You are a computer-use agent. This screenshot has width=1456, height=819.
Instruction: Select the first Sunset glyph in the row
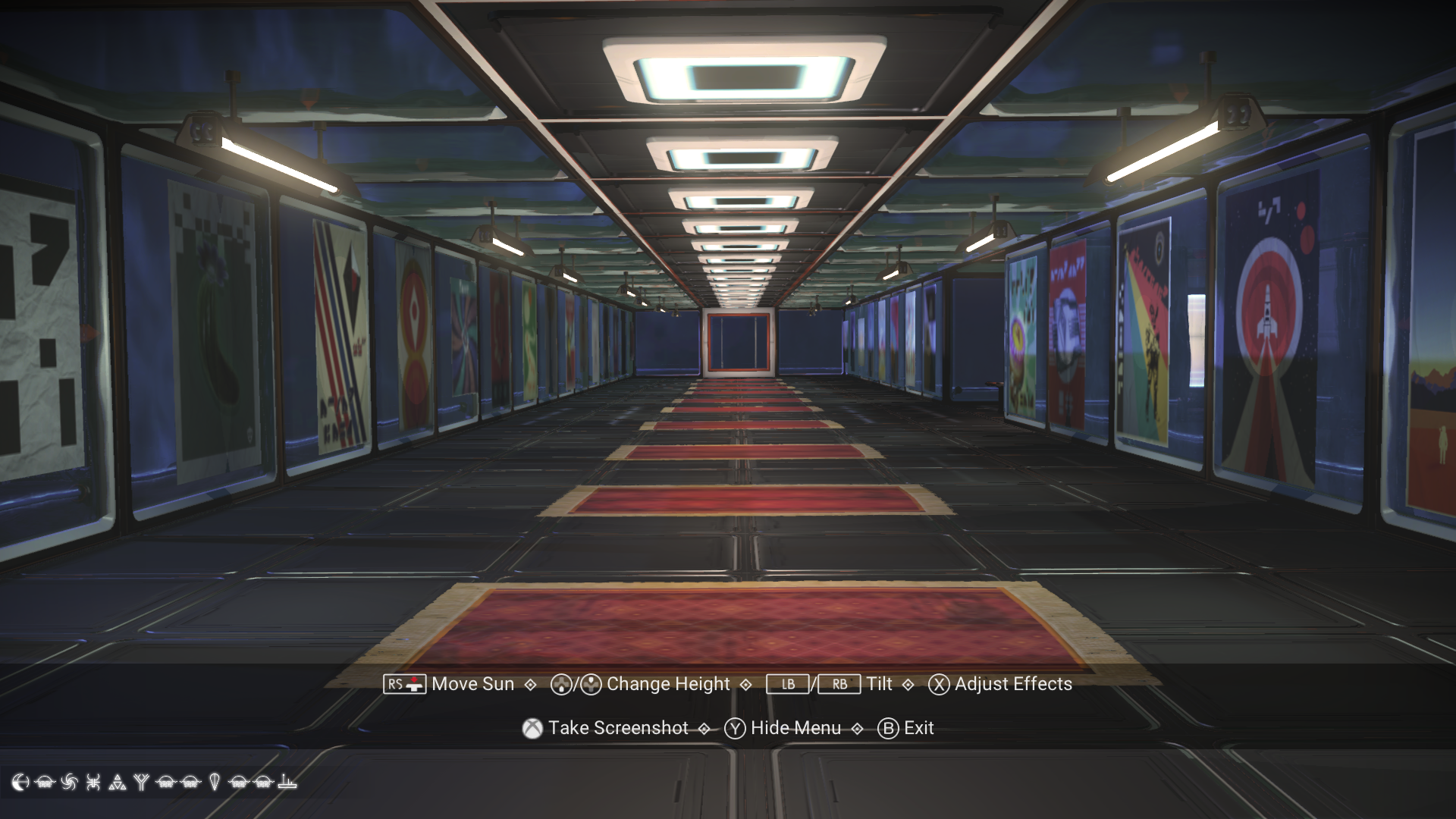(45, 783)
